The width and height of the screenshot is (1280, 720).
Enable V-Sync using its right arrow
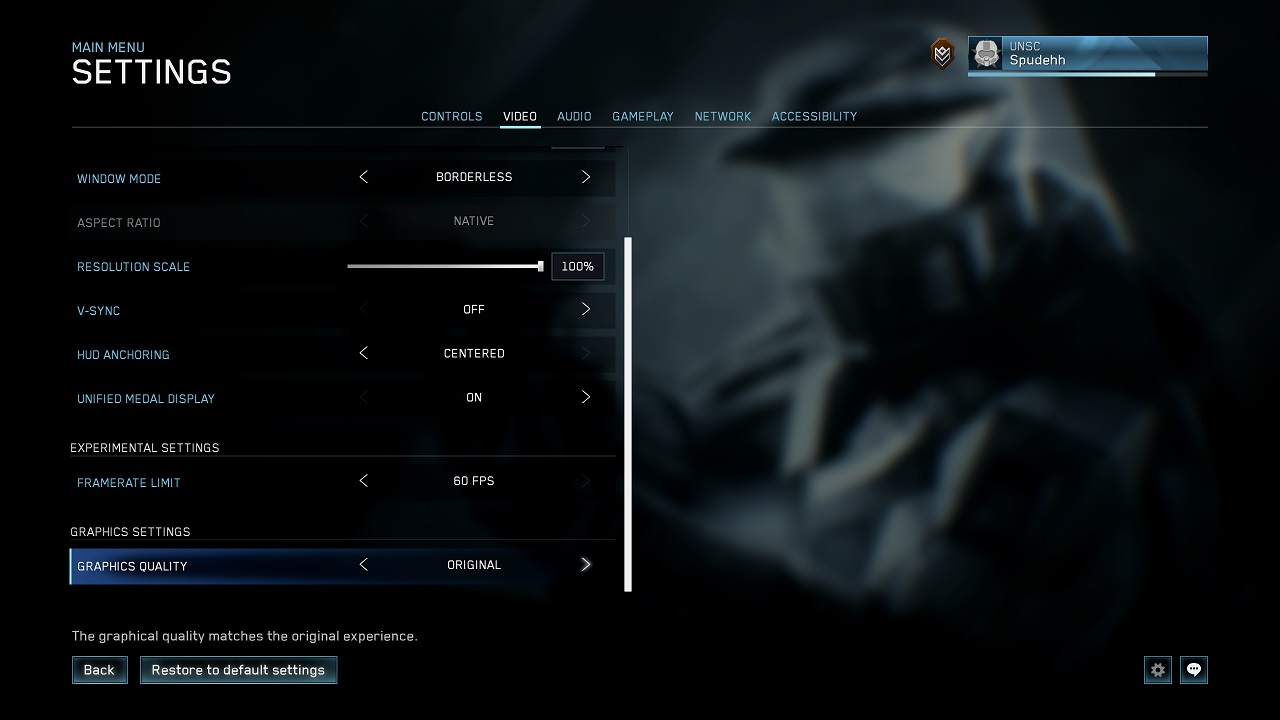[x=586, y=309]
